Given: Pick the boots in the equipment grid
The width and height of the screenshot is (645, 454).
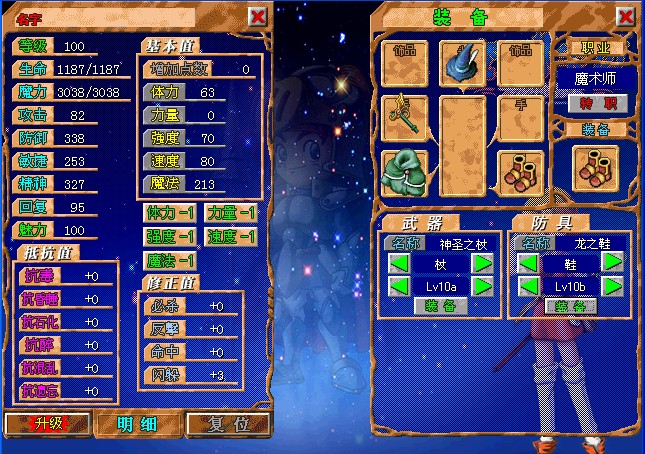Looking at the screenshot, I should (520, 172).
